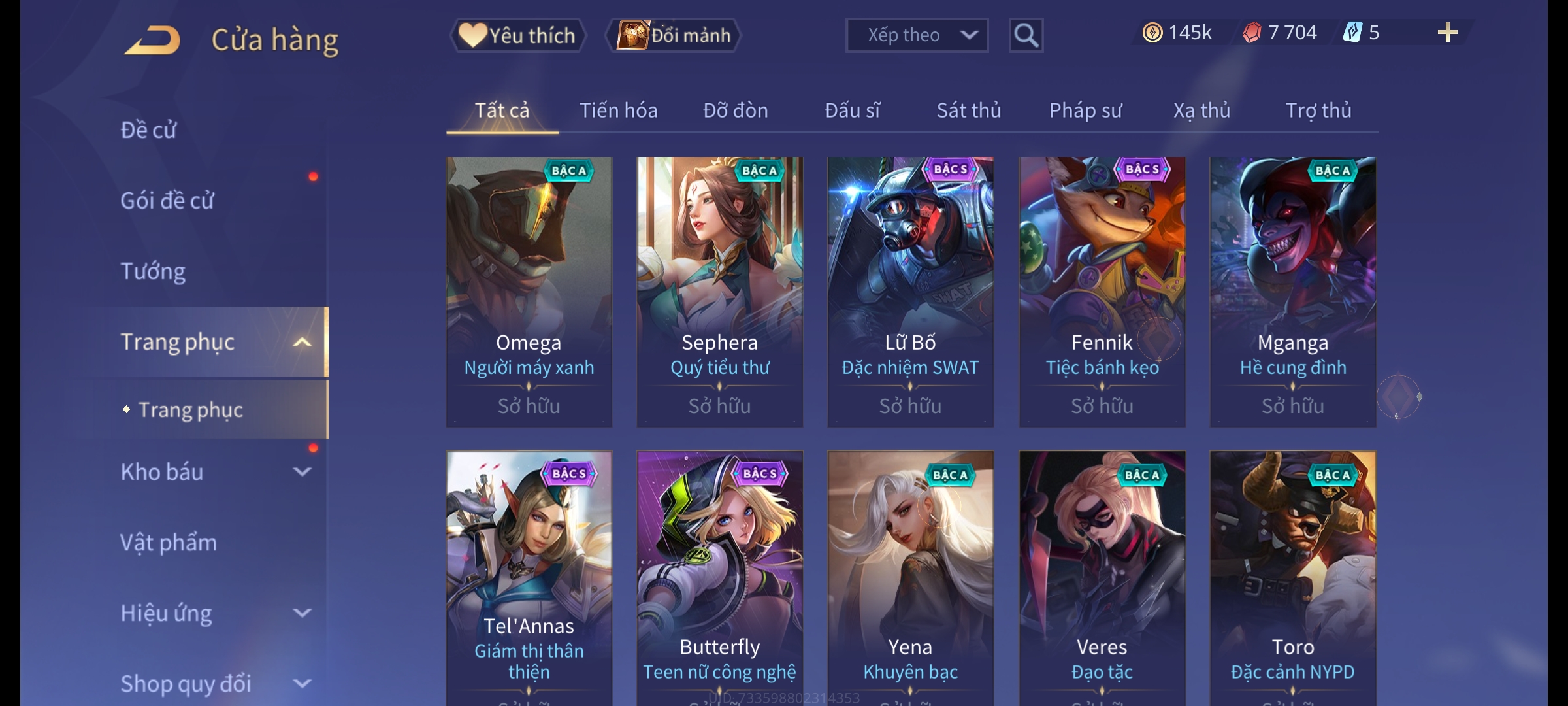Click the magnifying glass search button
Viewport: 1568px width, 706px height.
[x=1026, y=35]
